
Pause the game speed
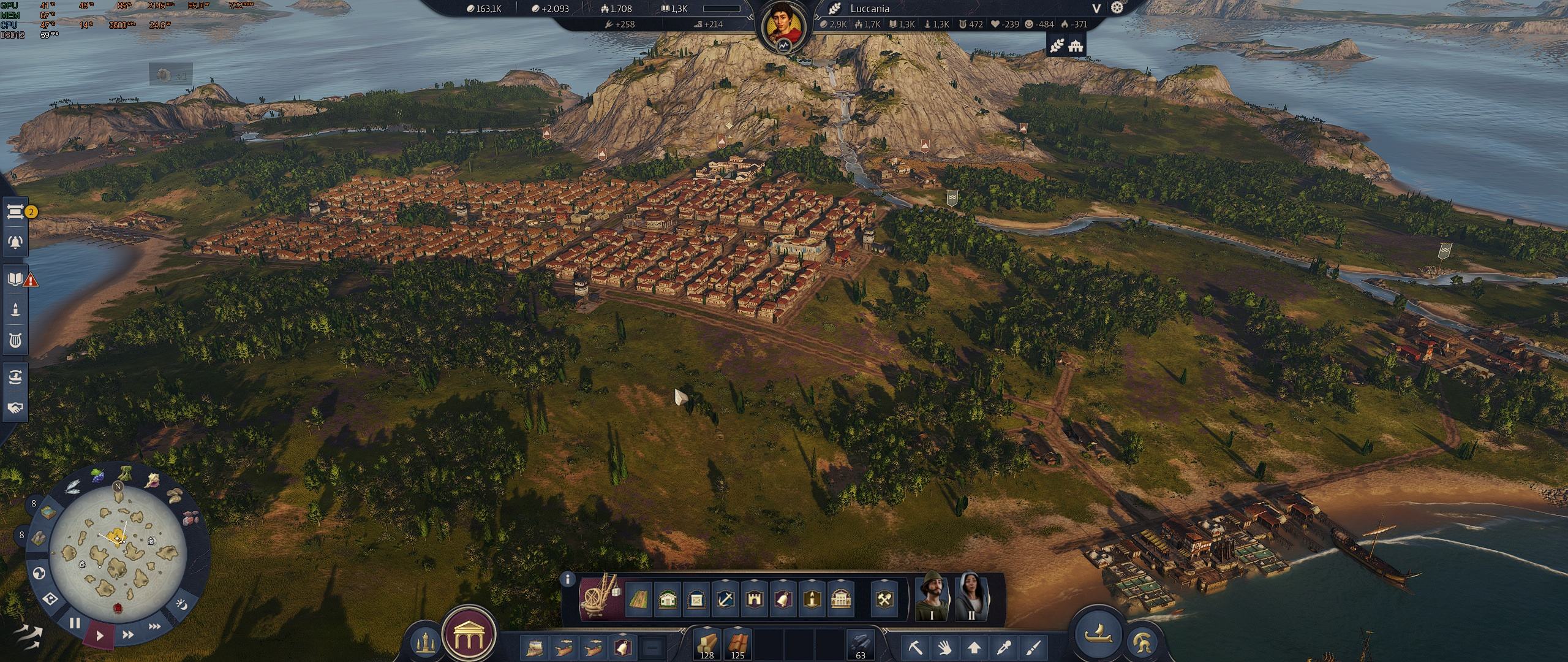[x=75, y=623]
